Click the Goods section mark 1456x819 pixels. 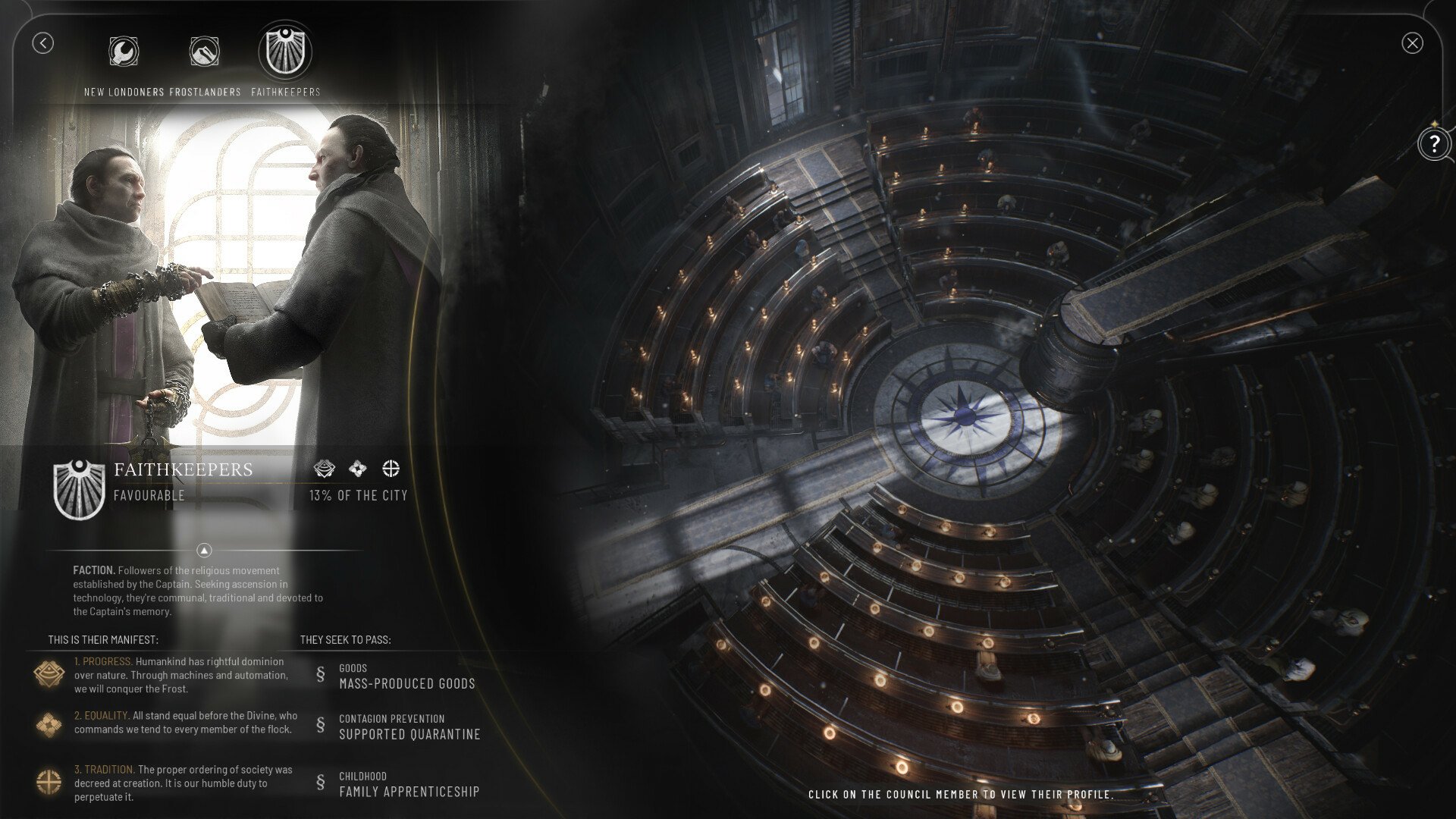(322, 675)
